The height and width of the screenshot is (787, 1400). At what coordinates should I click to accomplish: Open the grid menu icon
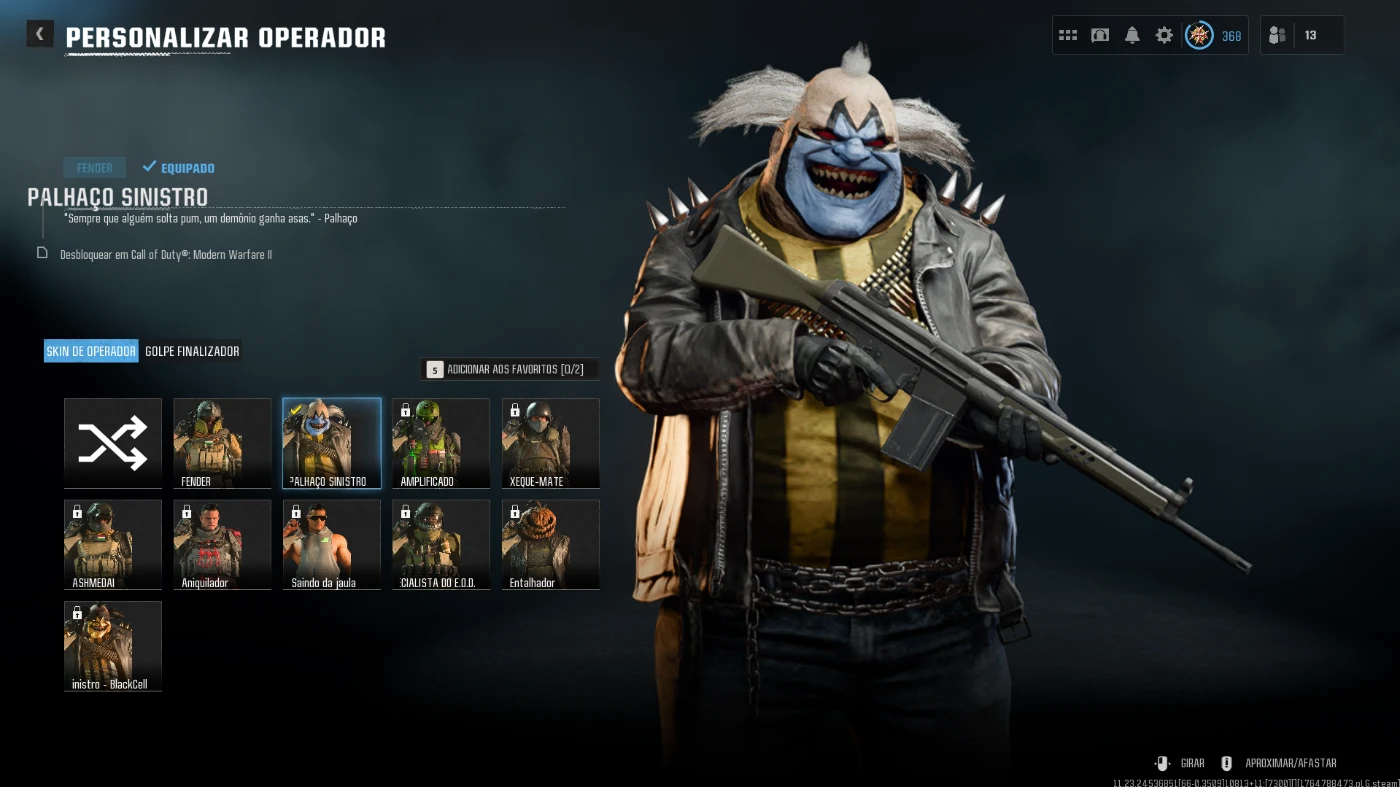[1068, 35]
